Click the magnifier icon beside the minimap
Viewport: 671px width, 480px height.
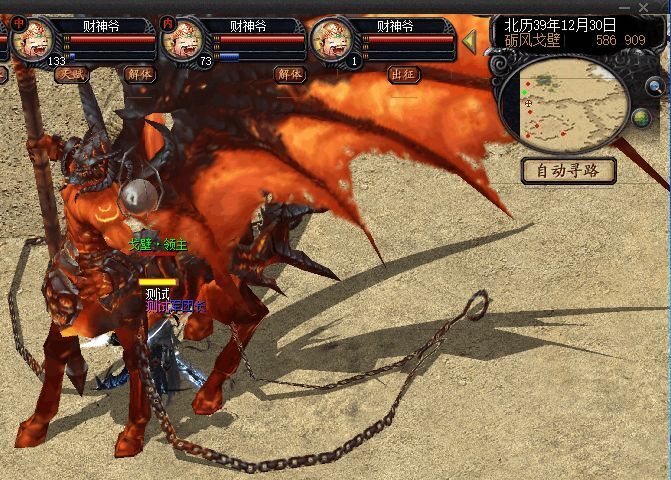655,87
